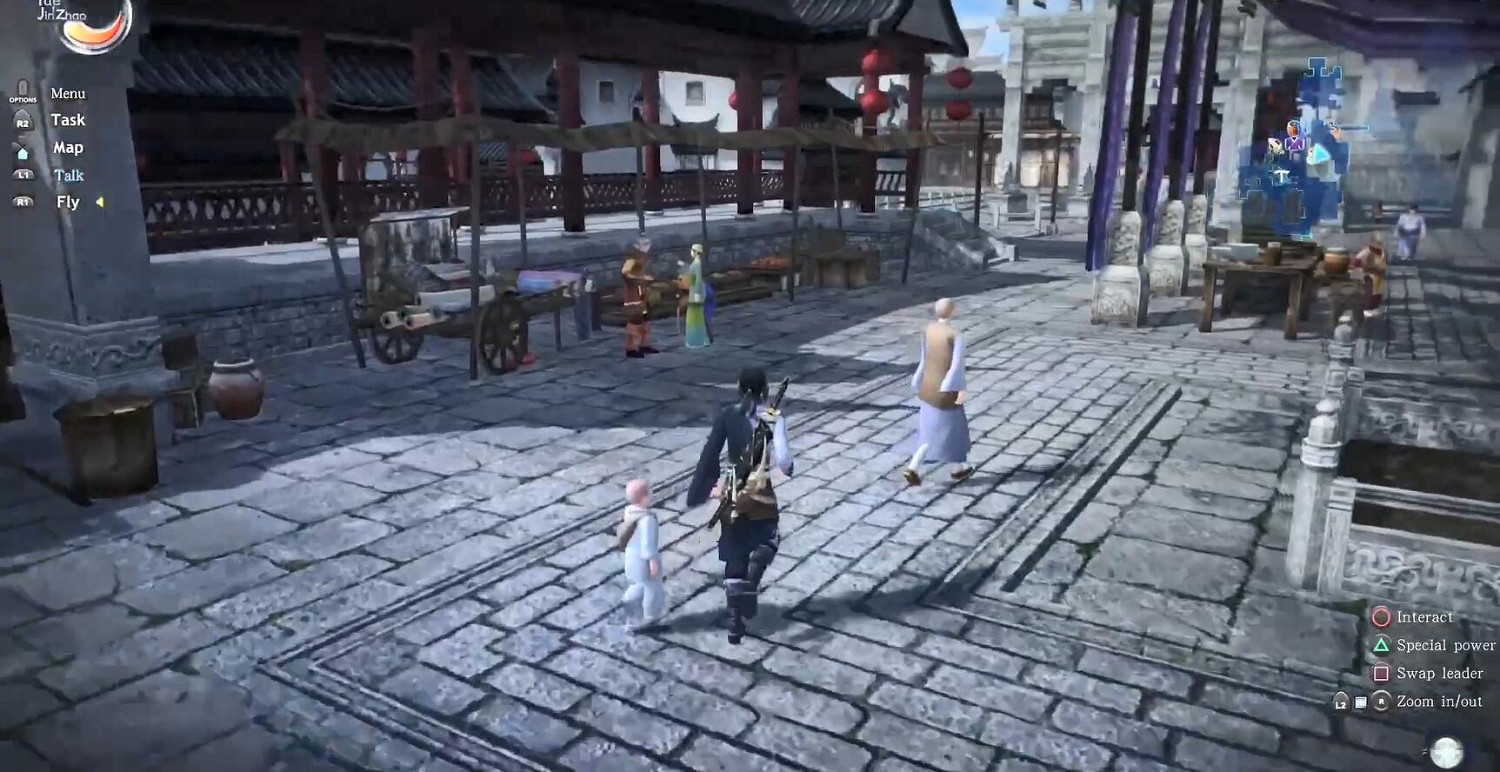Screen dimensions: 1500x772
Task: Click the pink square Swap leader icon
Action: (x=1381, y=672)
